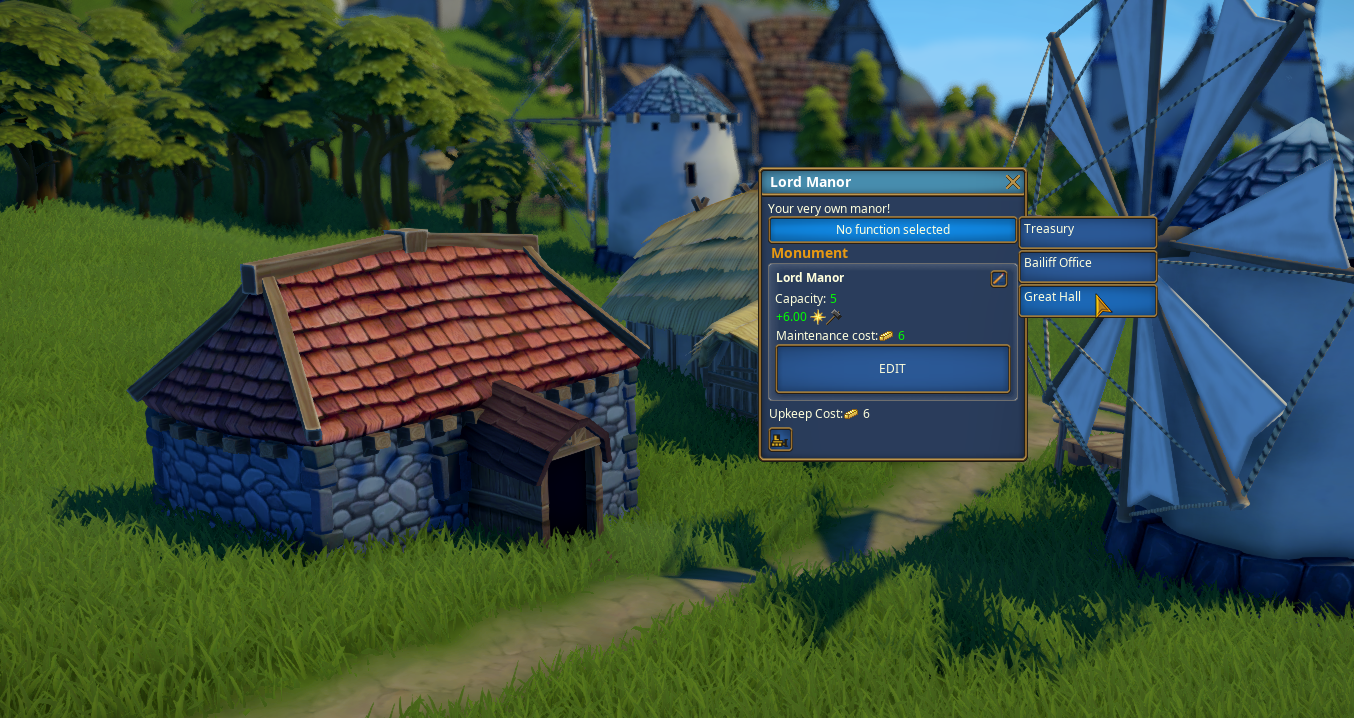Close the Lord Manor panel
1354x718 pixels.
(1012, 182)
